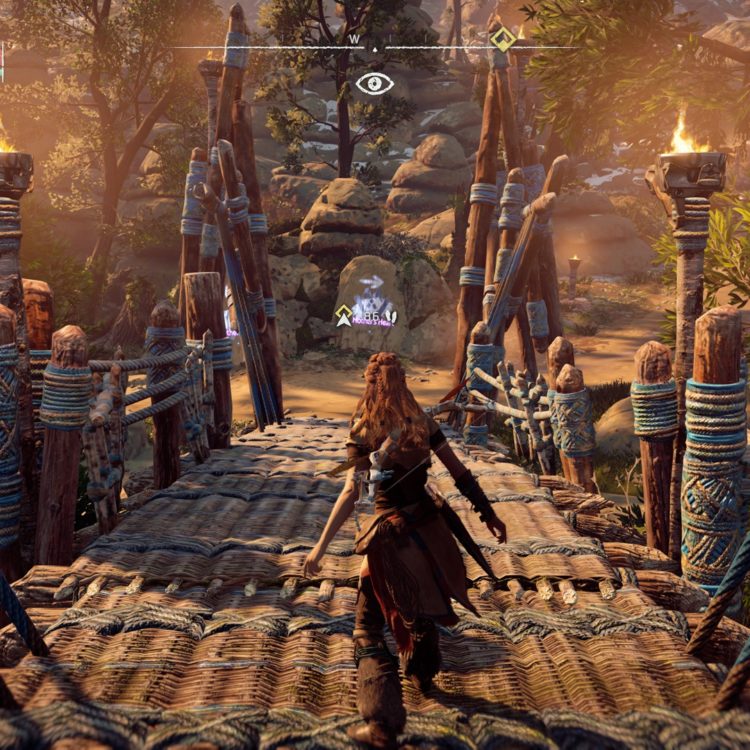Click the yellow waypoint marker with white arrow

click(344, 316)
